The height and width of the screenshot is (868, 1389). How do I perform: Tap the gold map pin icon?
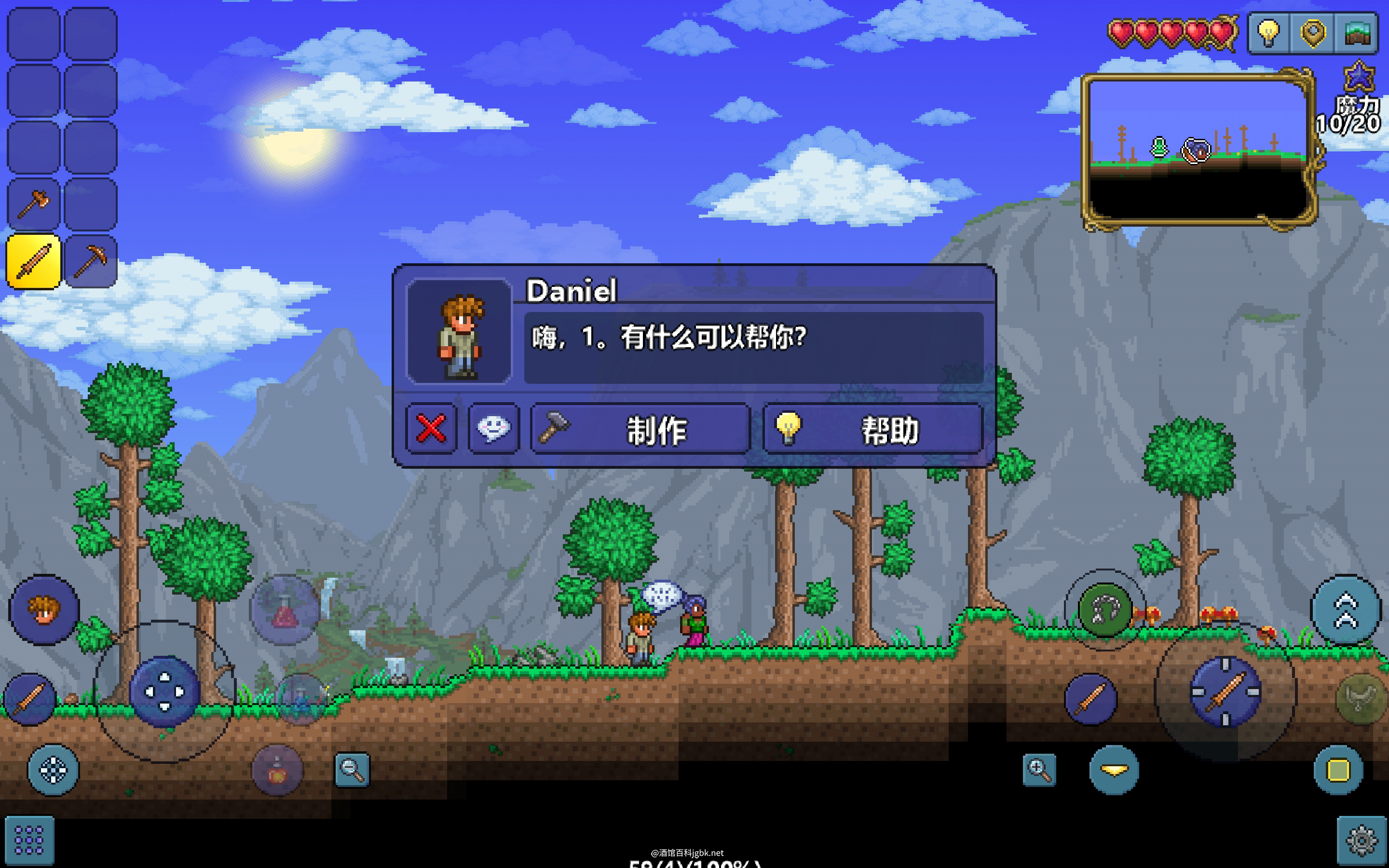click(1313, 33)
